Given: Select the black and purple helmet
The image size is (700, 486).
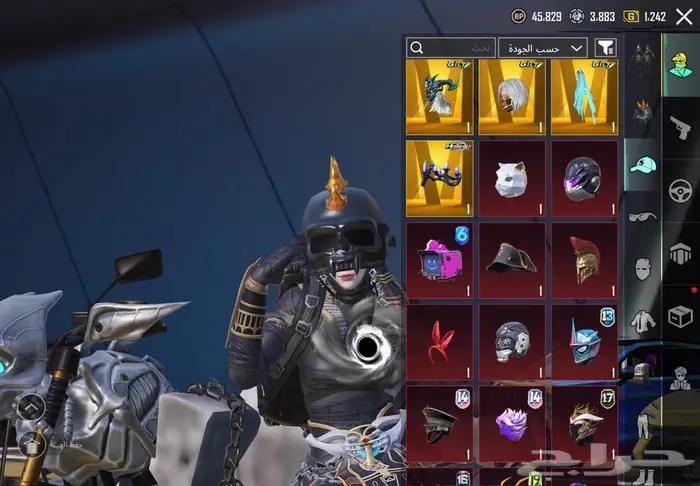Looking at the screenshot, I should pos(584,178).
